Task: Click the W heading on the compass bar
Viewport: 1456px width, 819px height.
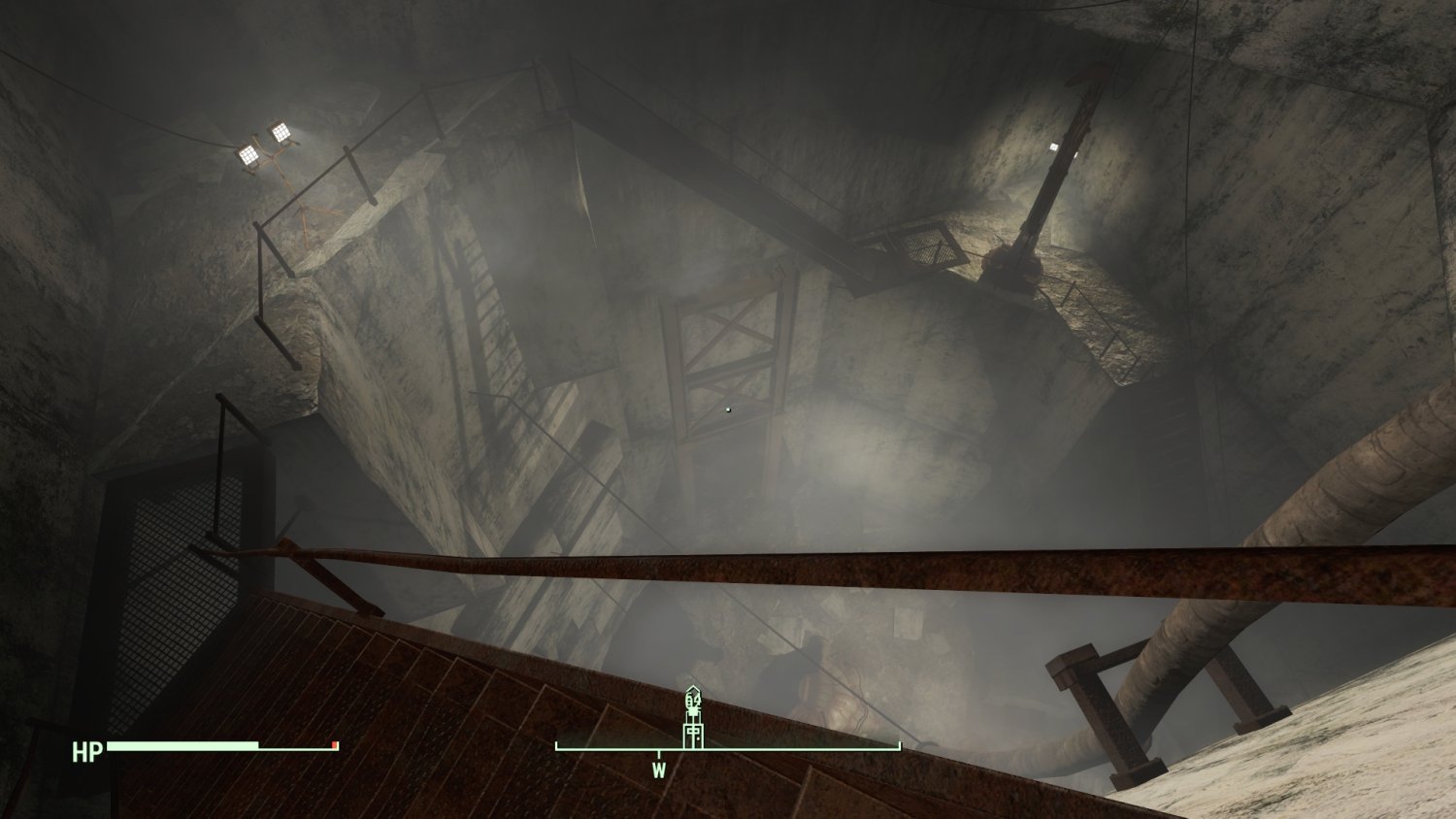Action: coord(659,770)
